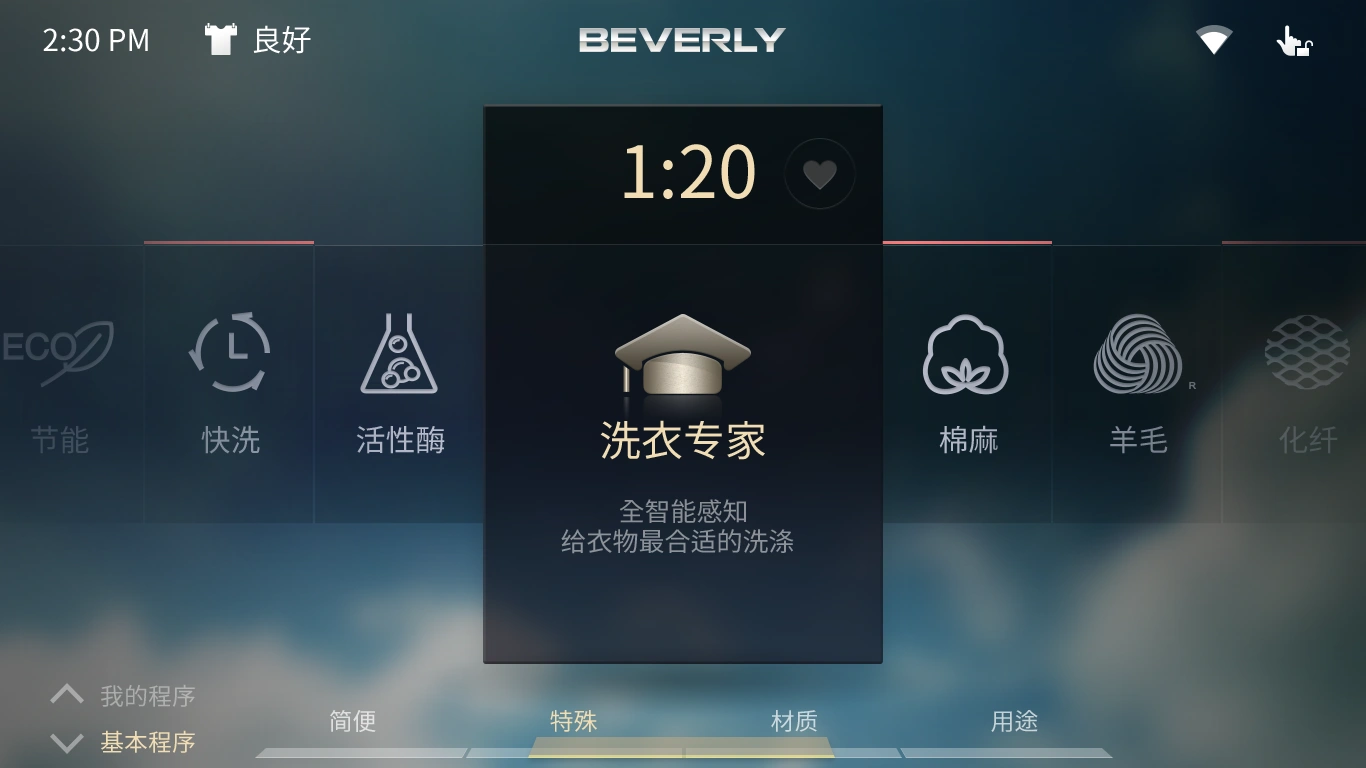Select the 节能 ECO wash program
The width and height of the screenshot is (1366, 768).
tap(62, 385)
